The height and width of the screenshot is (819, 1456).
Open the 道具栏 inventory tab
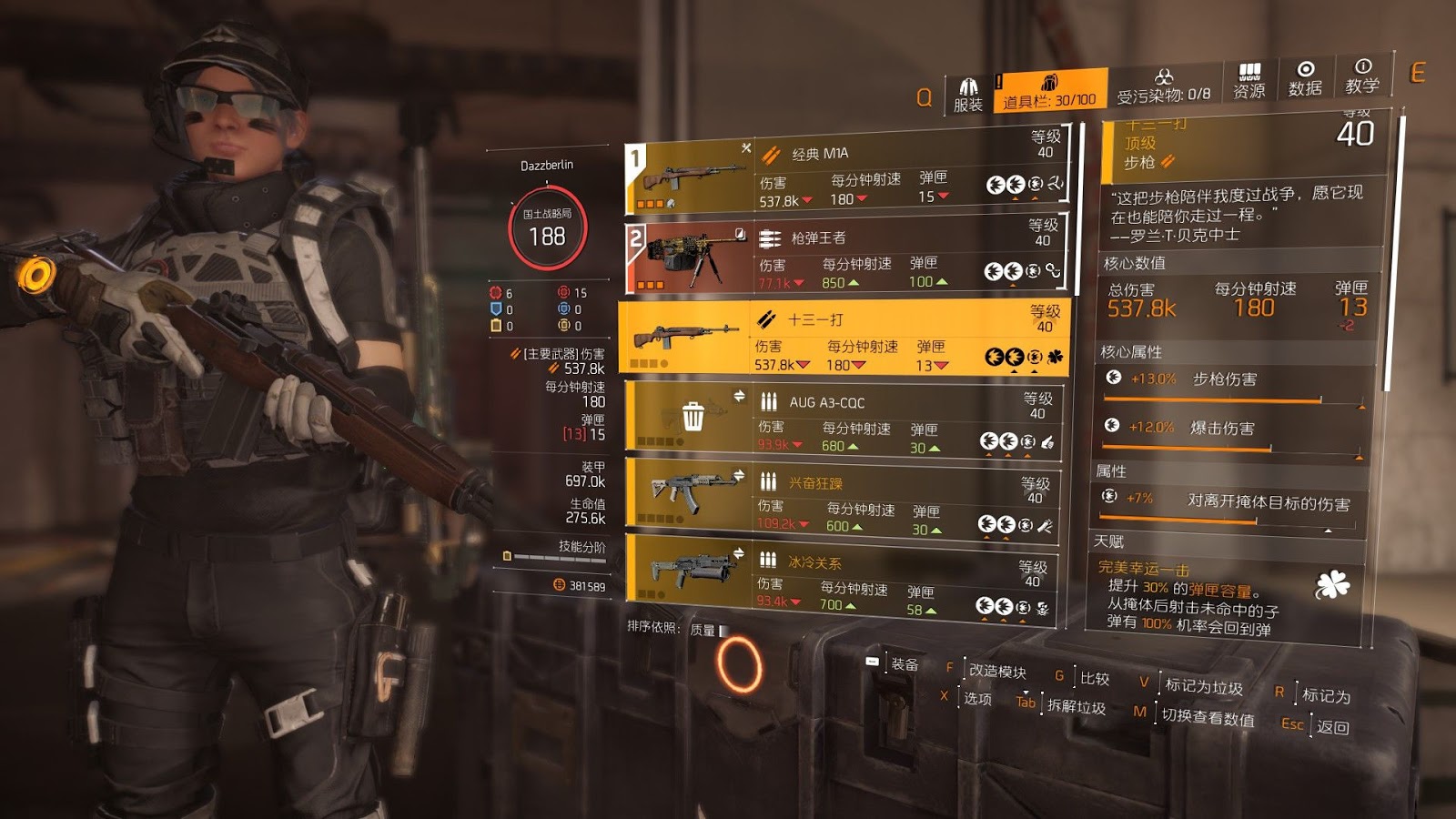1049,91
